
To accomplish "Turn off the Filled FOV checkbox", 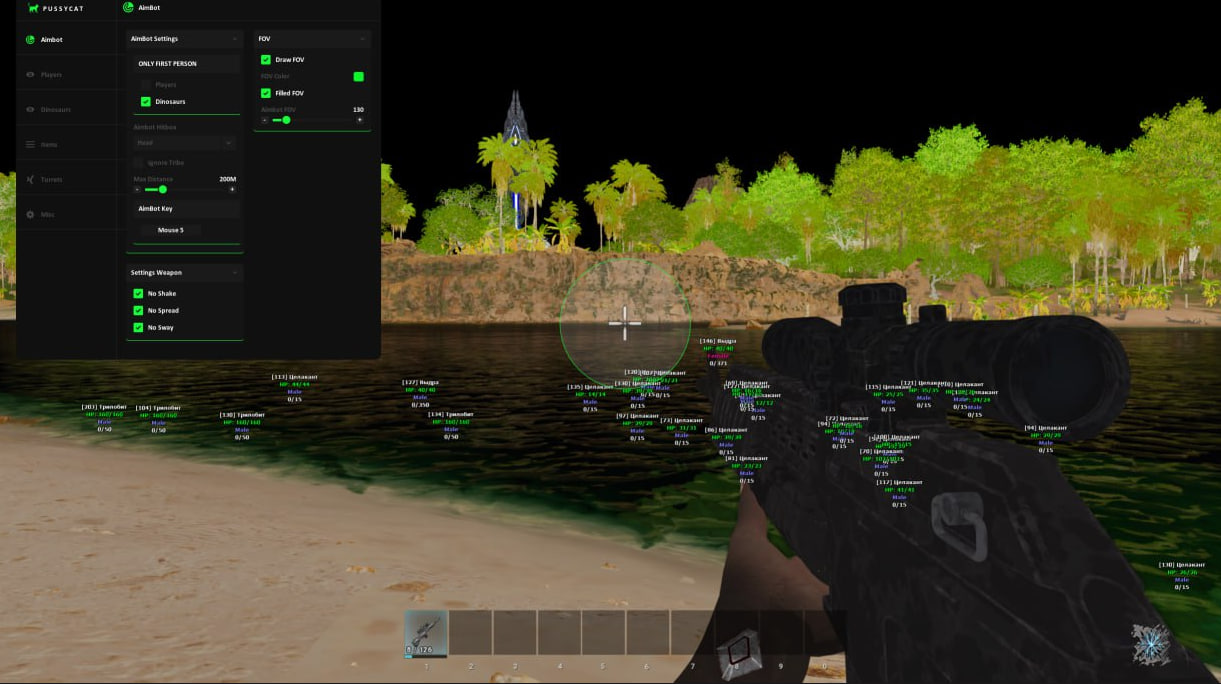I will coord(266,93).
